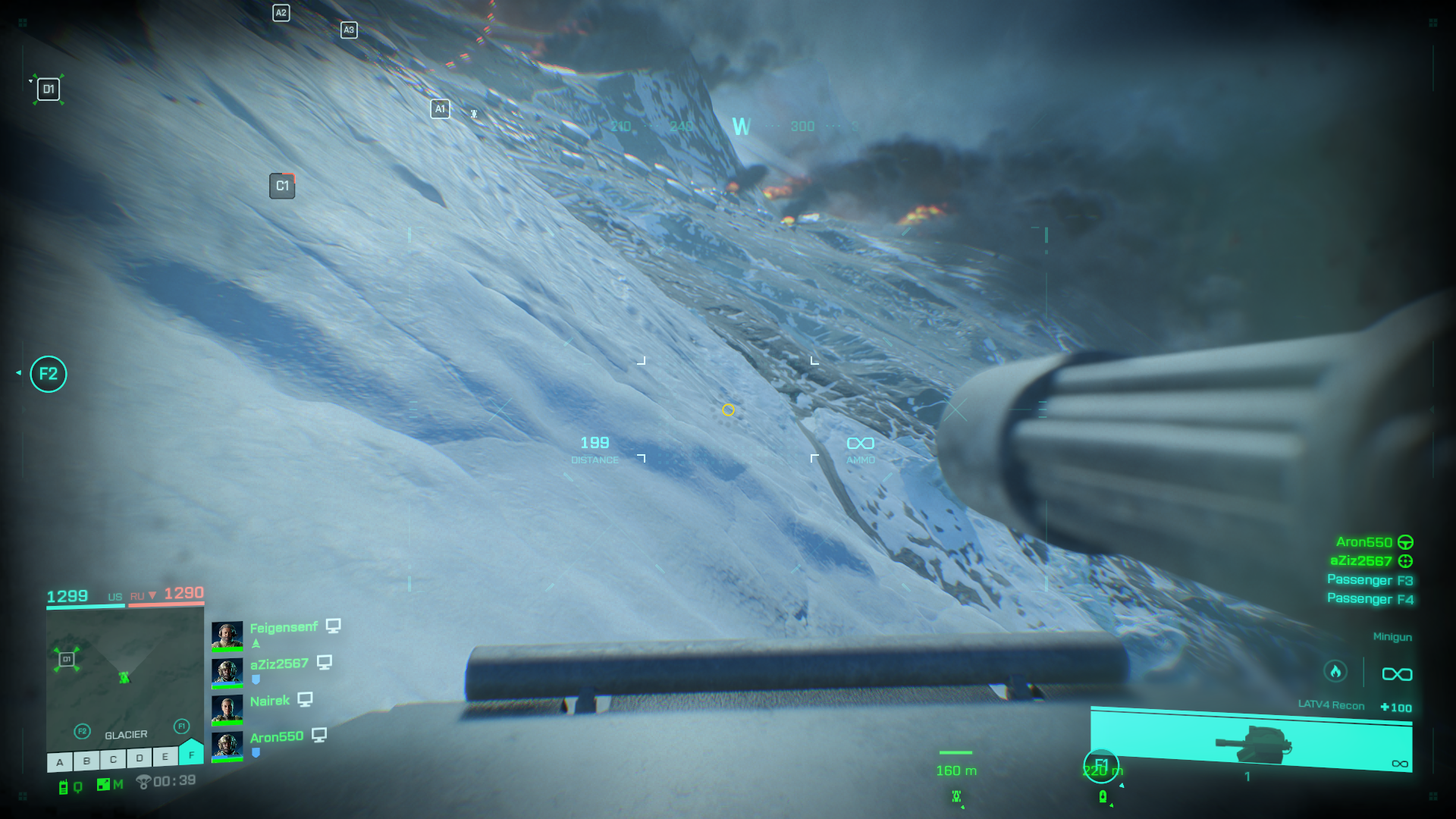The image size is (1456, 819).
Task: Select sector F tab under minimap
Action: 191,754
